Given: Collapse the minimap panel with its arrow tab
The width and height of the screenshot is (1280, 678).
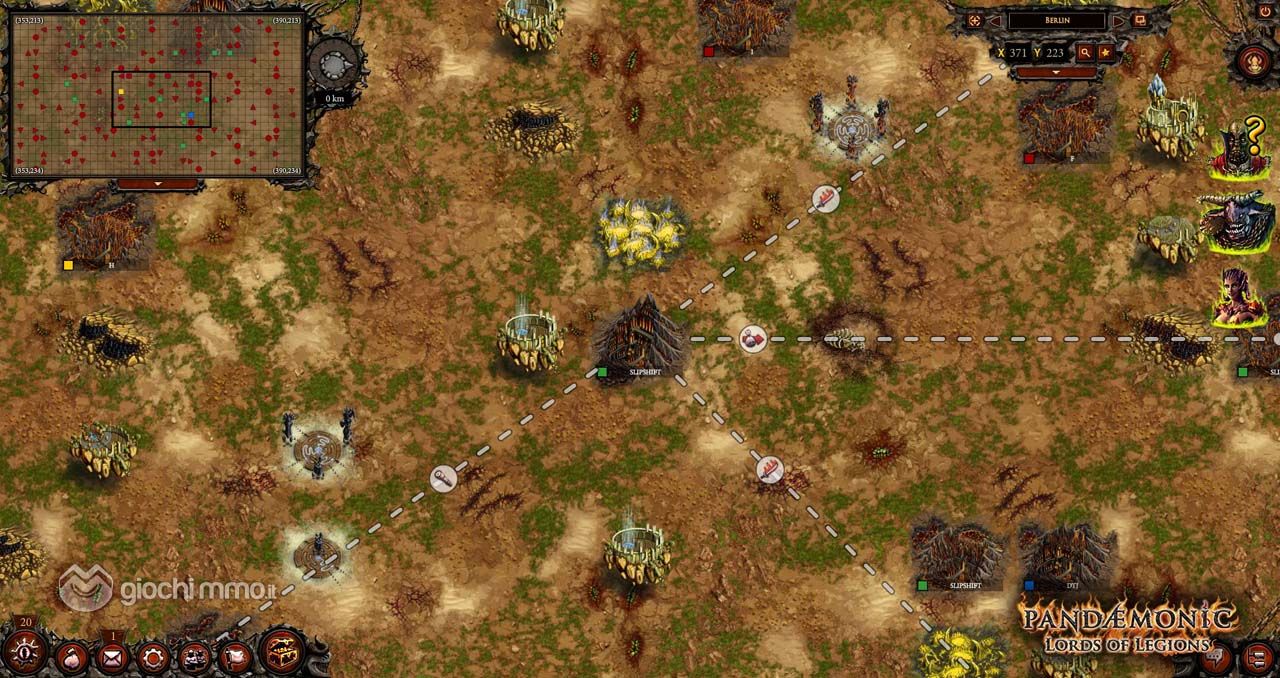Looking at the screenshot, I should (158, 185).
